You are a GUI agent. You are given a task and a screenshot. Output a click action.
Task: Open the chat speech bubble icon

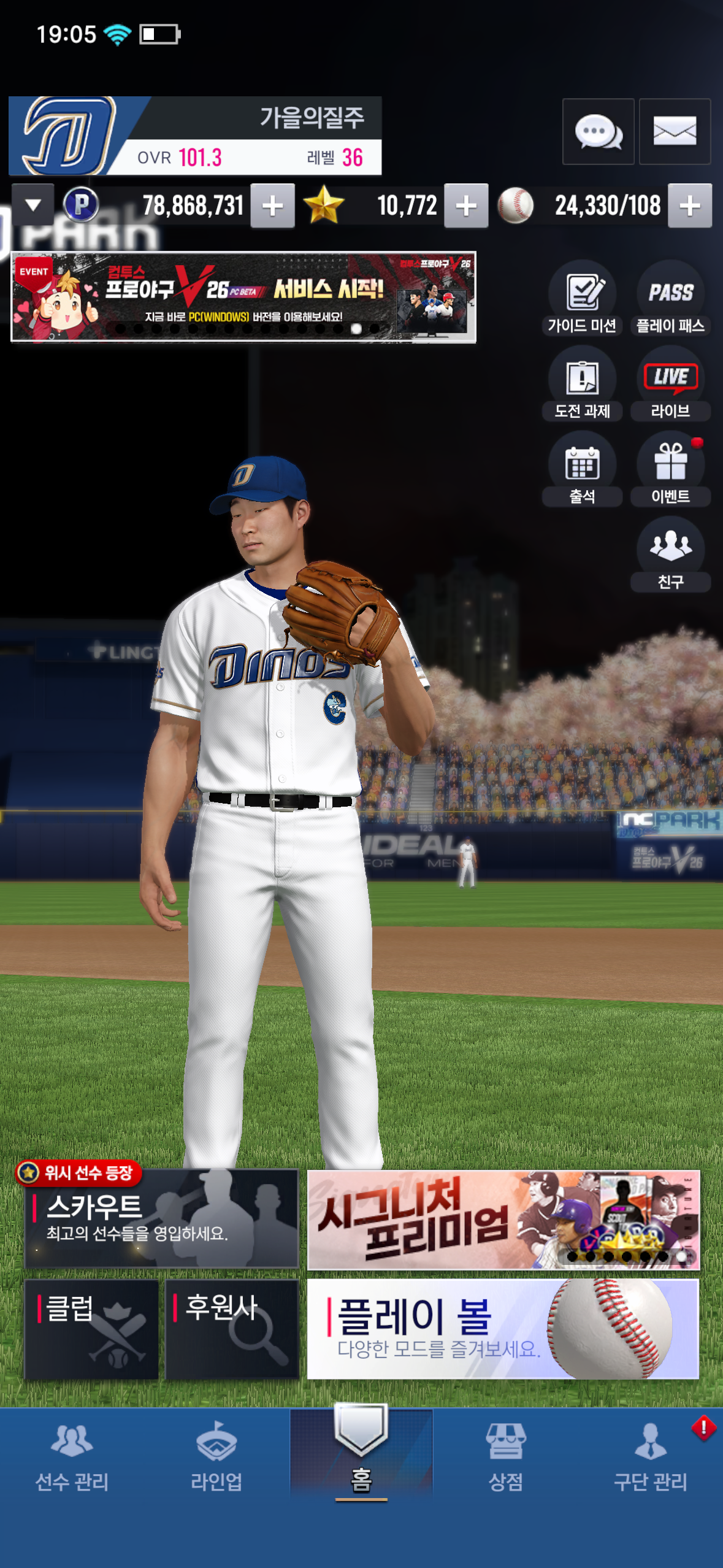[598, 131]
